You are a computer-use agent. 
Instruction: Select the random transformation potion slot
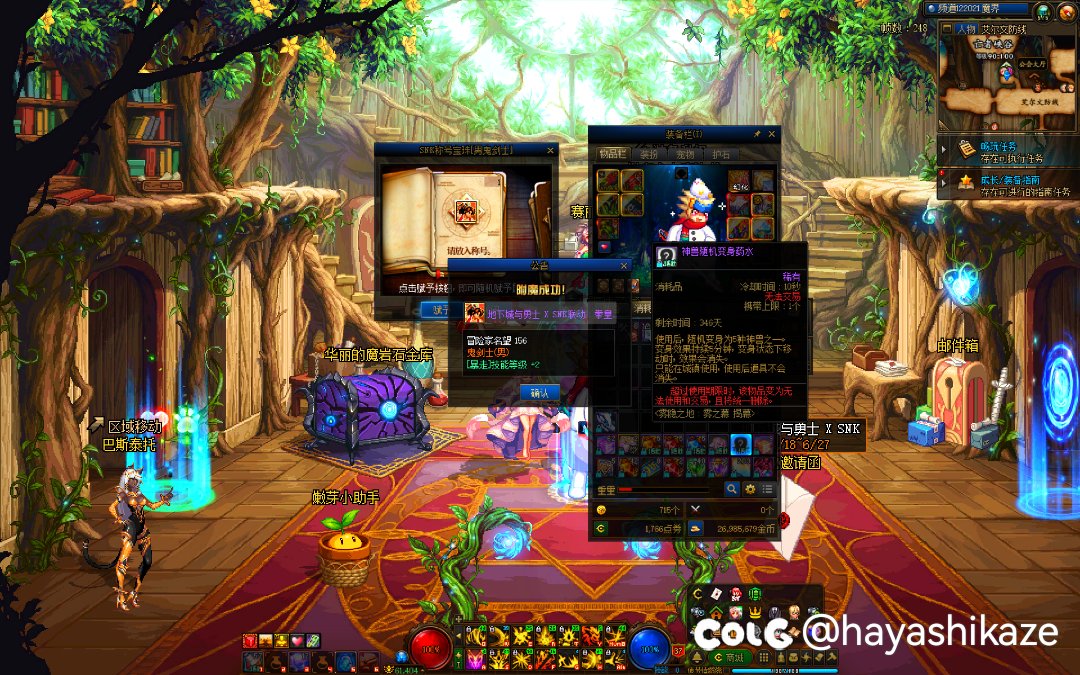point(740,444)
